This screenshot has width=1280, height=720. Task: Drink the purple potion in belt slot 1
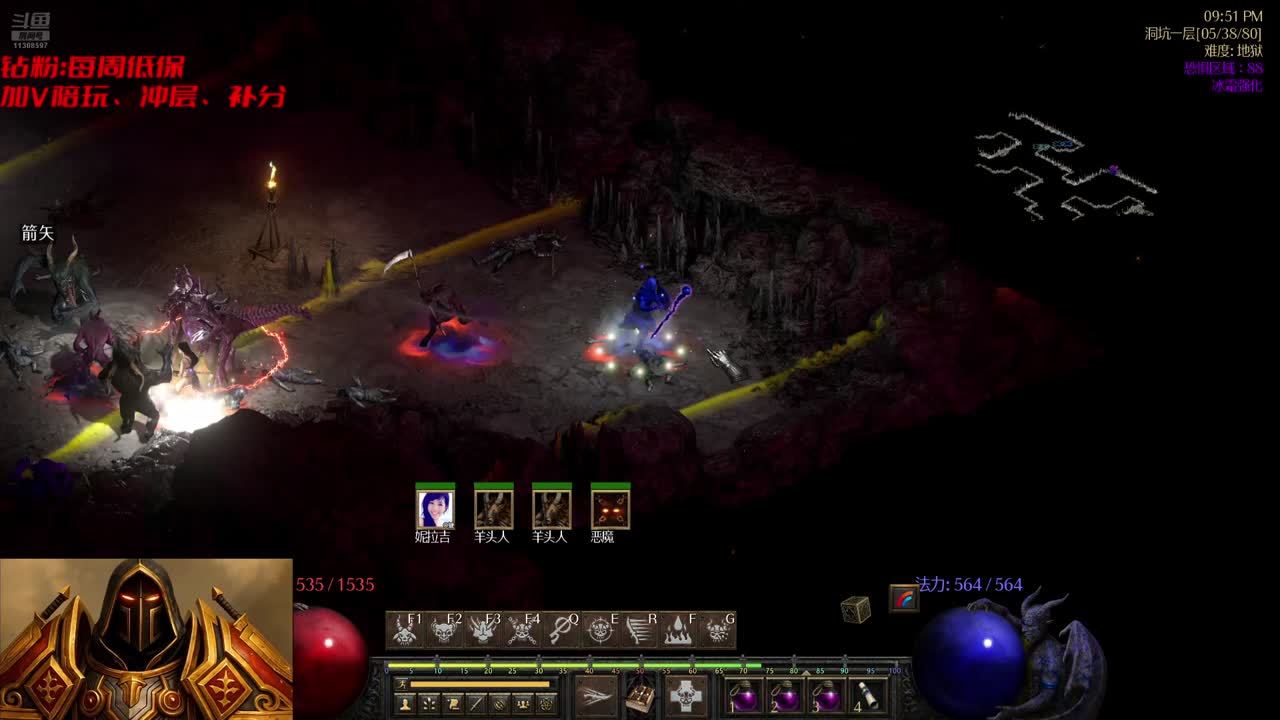[x=744, y=696]
